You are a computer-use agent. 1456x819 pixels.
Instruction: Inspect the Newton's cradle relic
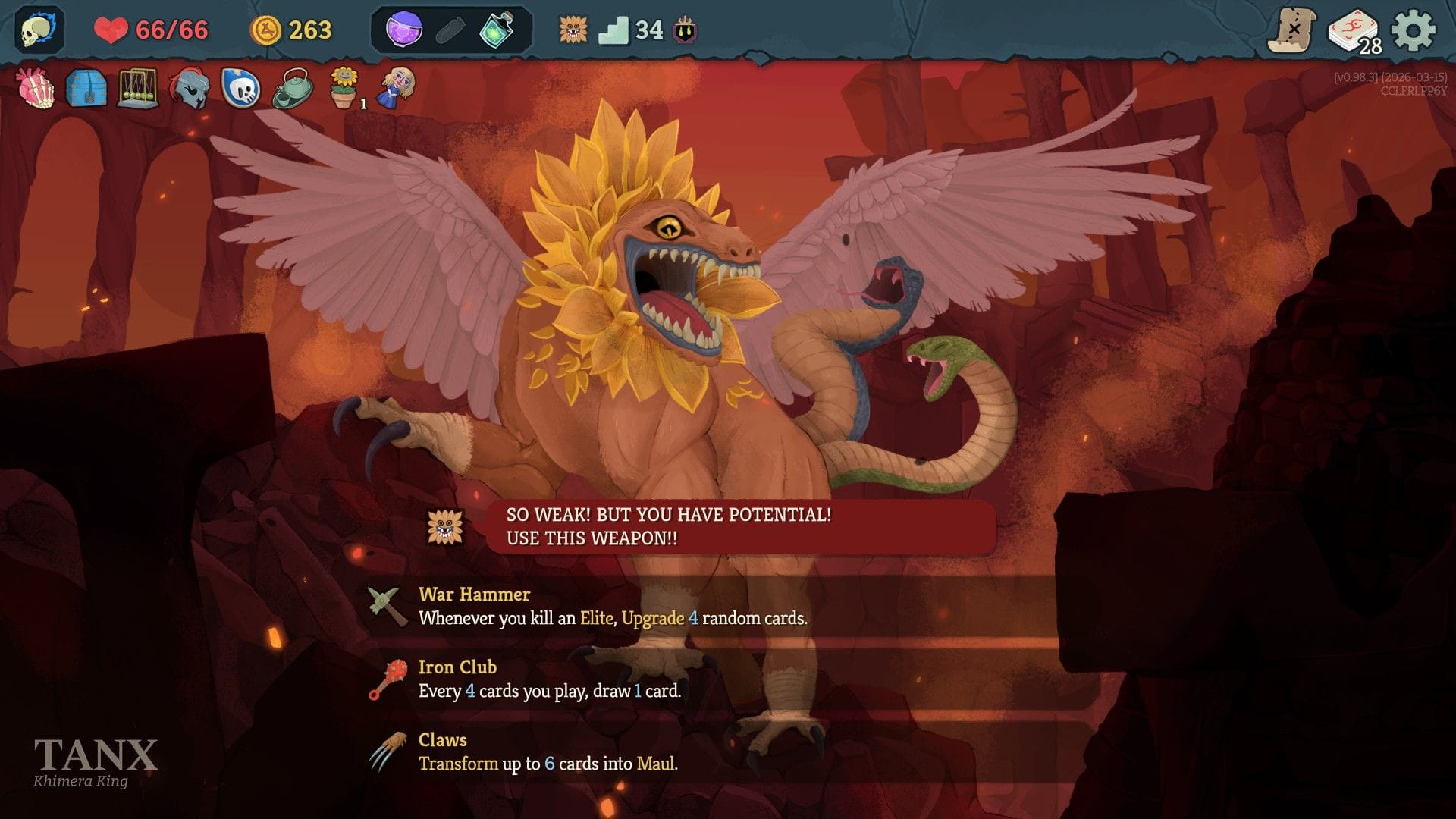coord(137,88)
